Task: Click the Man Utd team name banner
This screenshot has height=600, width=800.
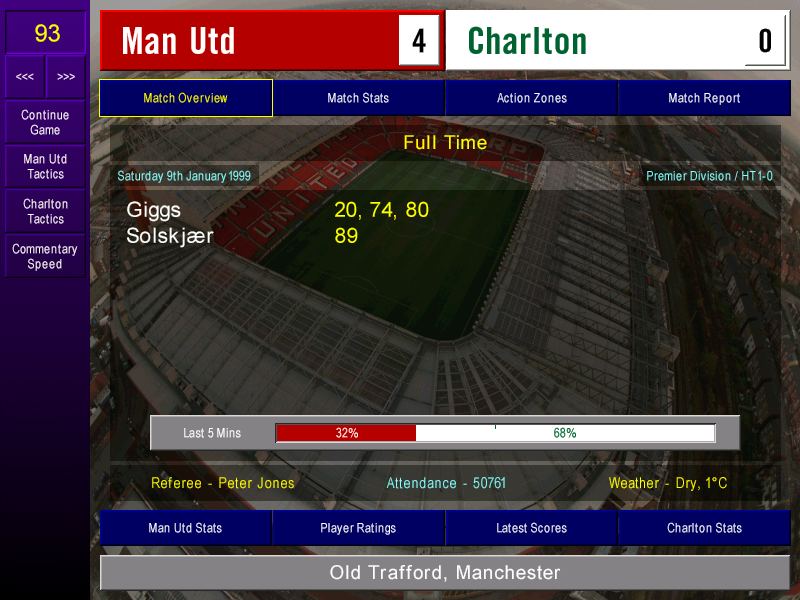Action: (x=250, y=41)
